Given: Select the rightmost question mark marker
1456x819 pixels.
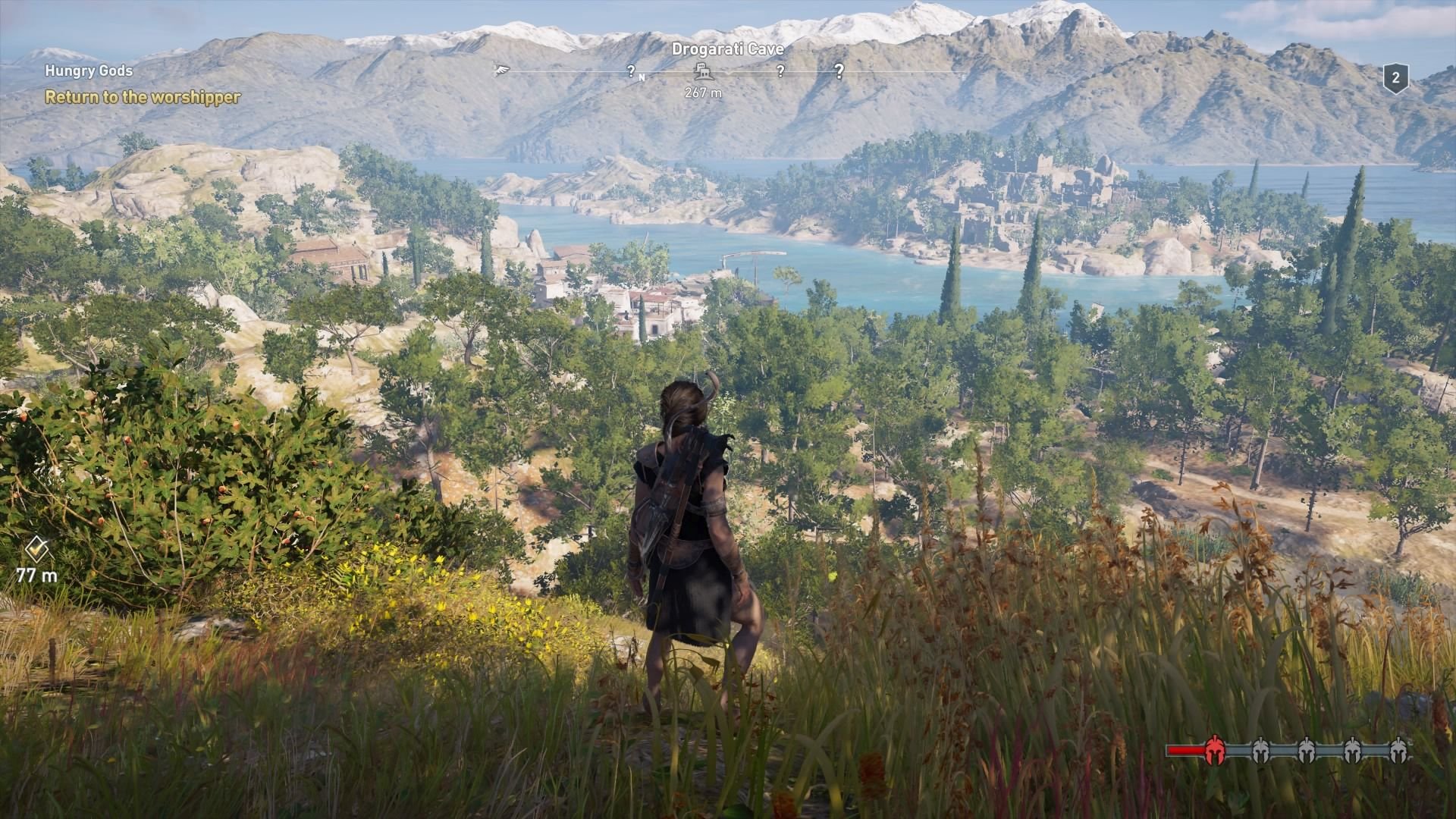Looking at the screenshot, I should point(839,70).
